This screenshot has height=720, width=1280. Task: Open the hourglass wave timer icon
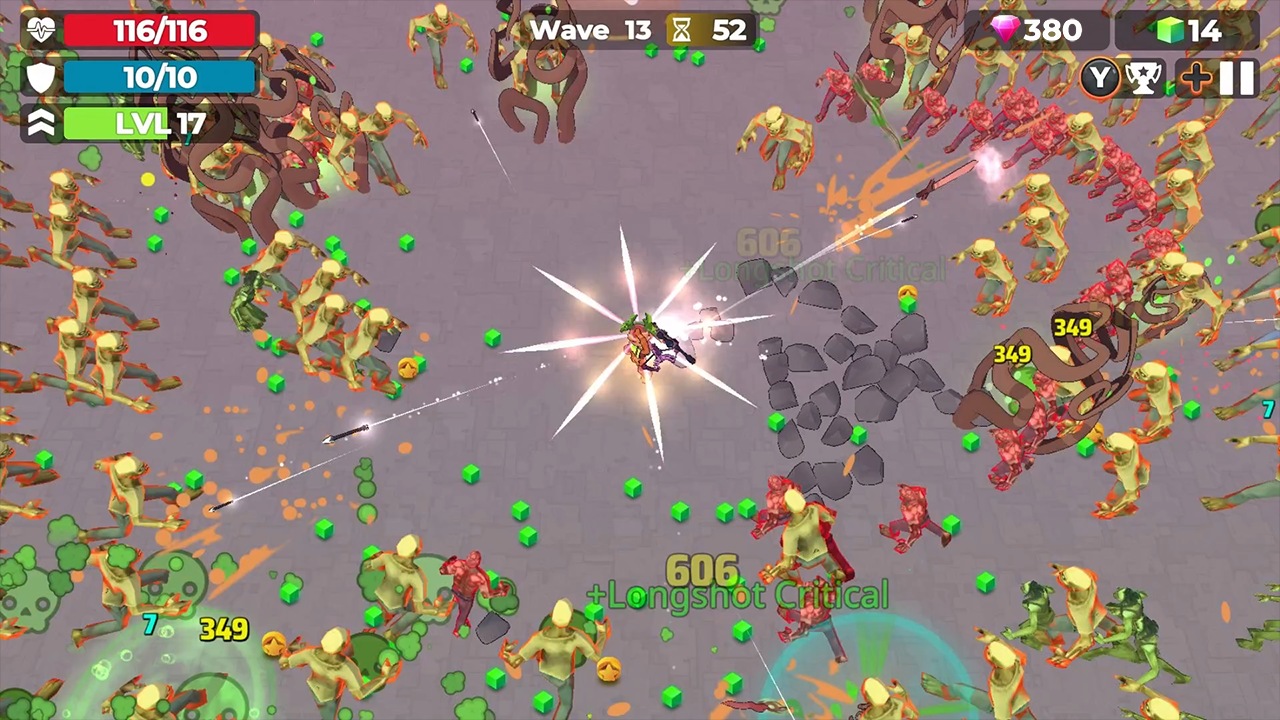(681, 30)
